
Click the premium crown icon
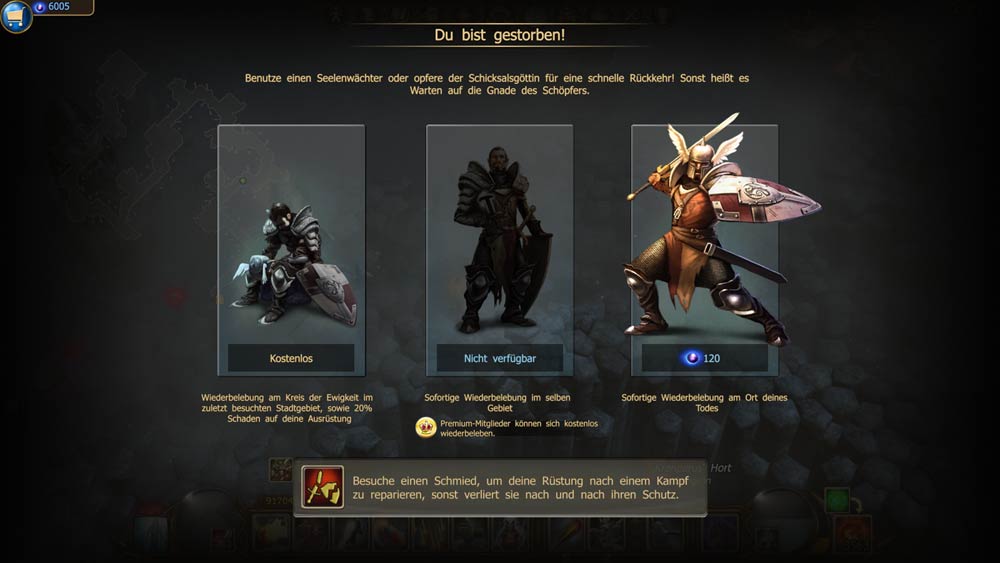[425, 428]
